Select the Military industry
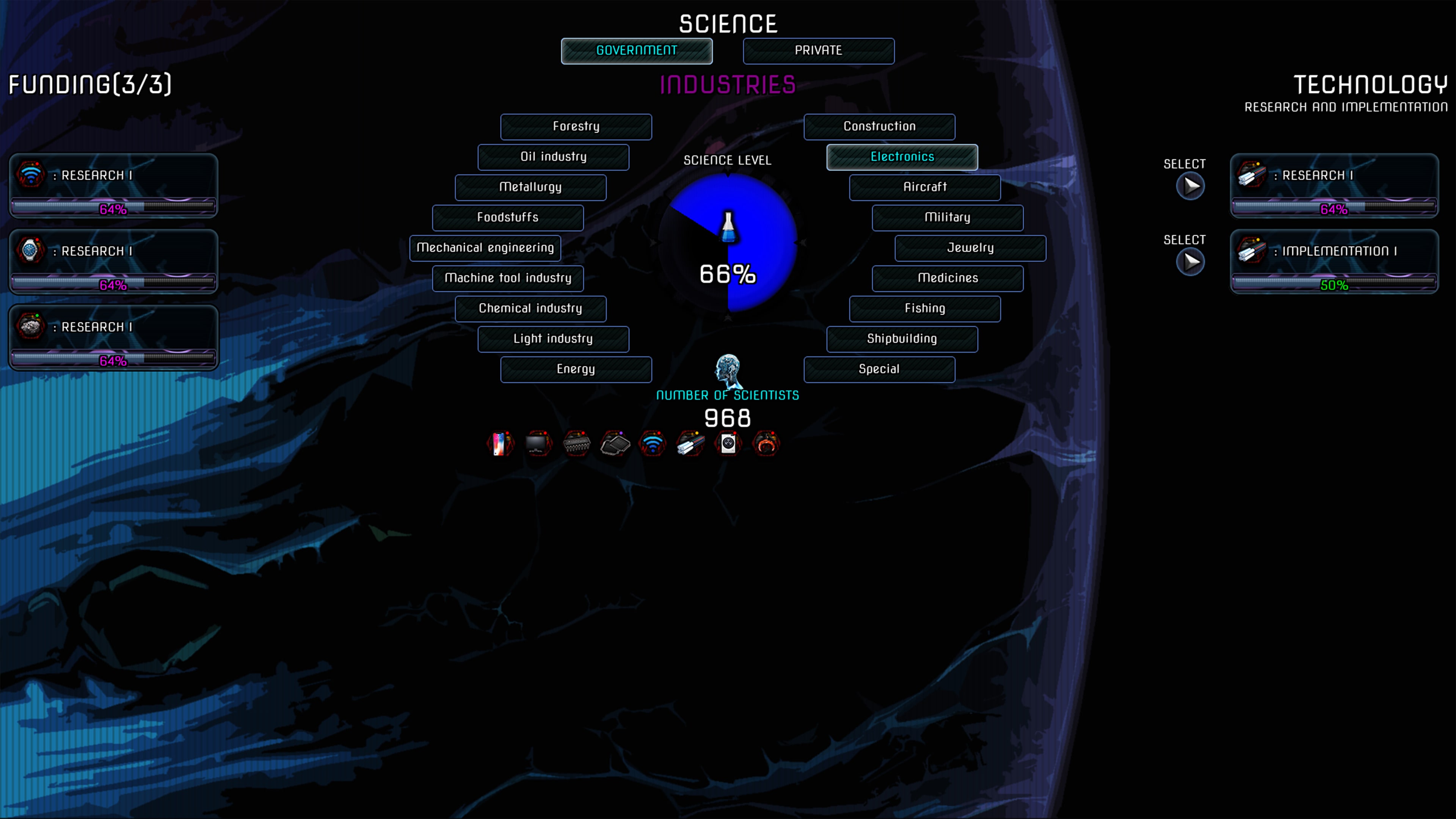This screenshot has height=819, width=1456. pyautogui.click(x=947, y=218)
